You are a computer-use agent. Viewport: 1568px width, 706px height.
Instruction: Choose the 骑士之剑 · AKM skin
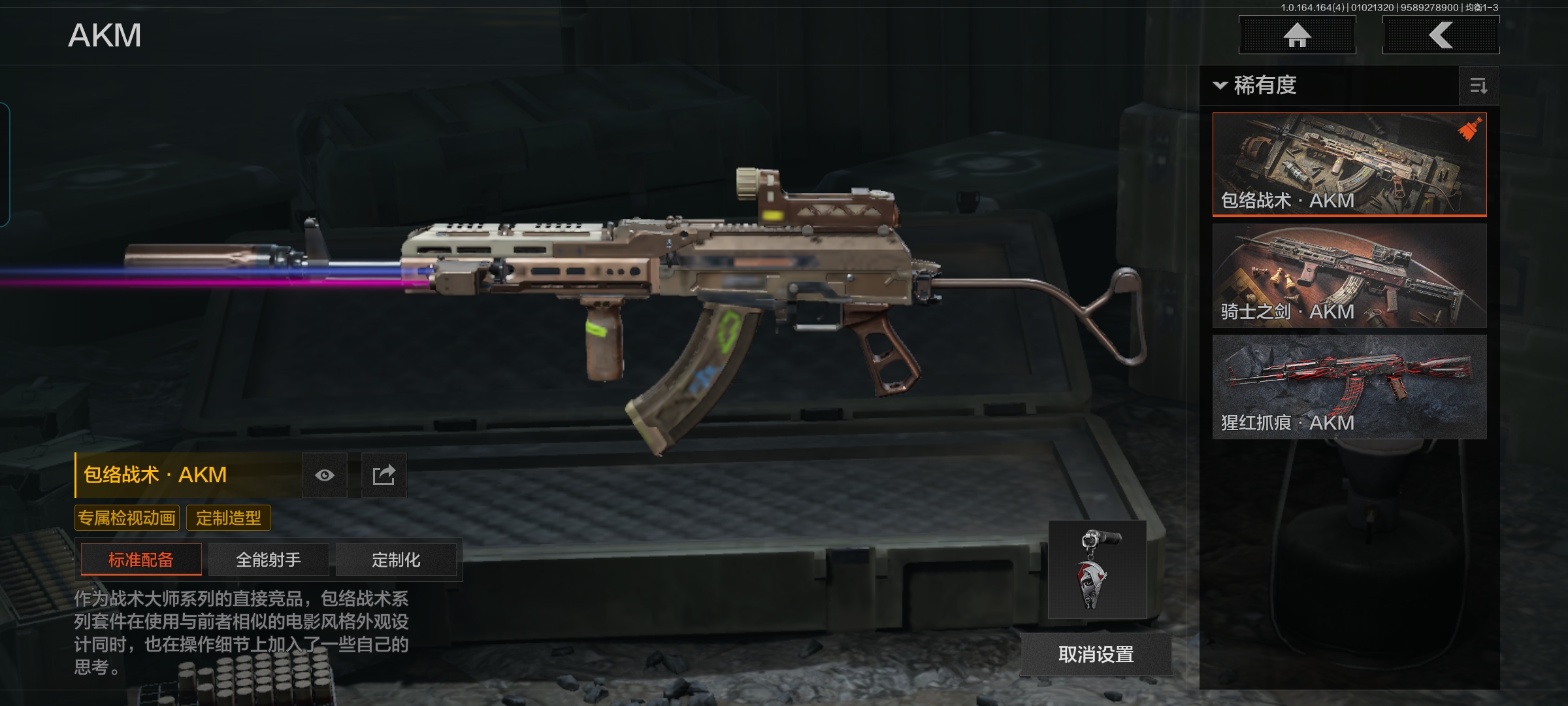click(1349, 275)
